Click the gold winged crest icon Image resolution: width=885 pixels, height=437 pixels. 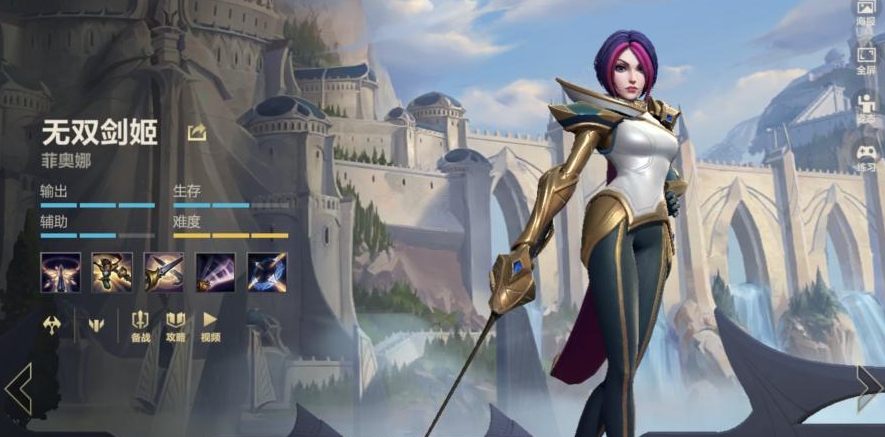(96, 324)
